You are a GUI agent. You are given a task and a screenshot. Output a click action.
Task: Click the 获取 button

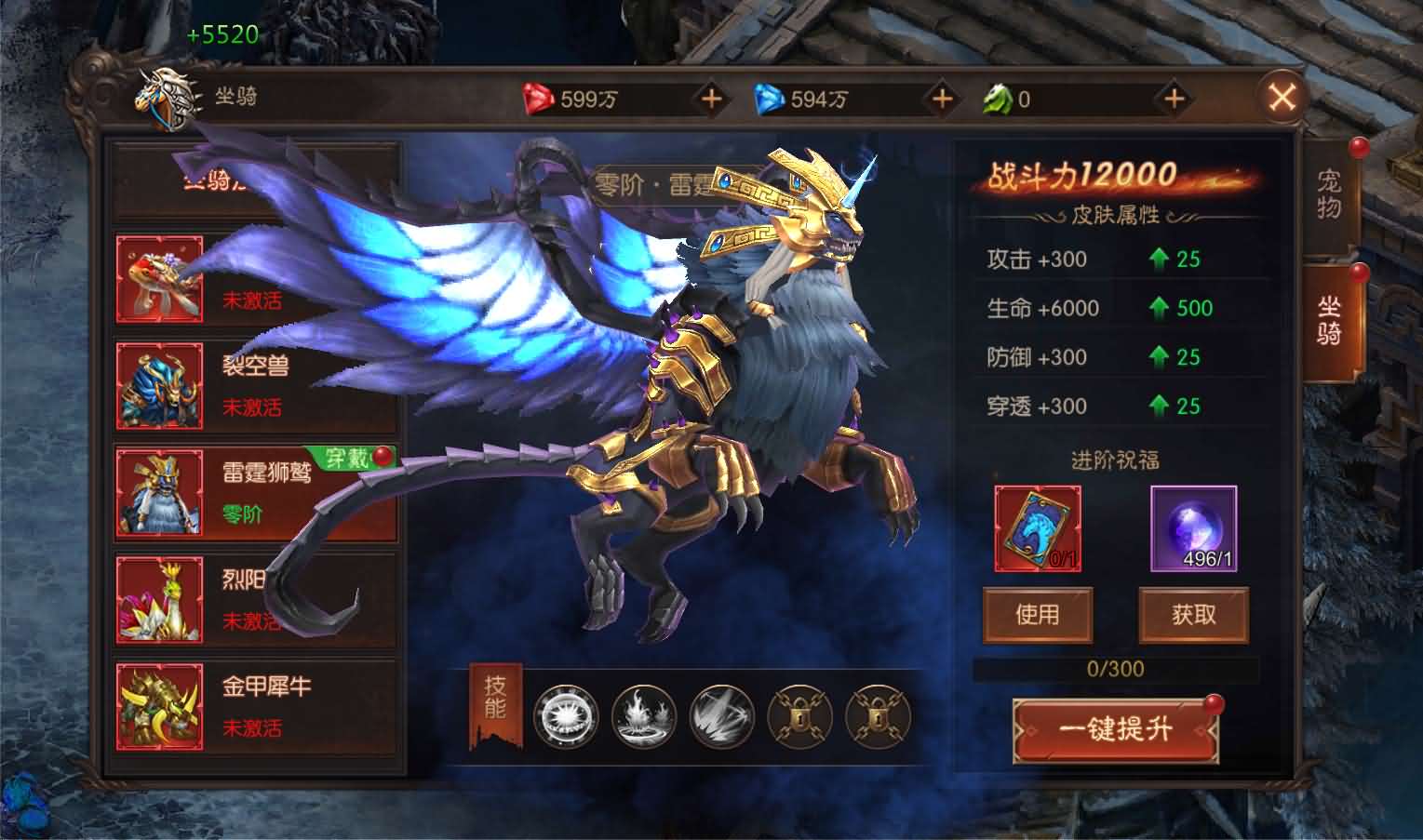(1194, 615)
